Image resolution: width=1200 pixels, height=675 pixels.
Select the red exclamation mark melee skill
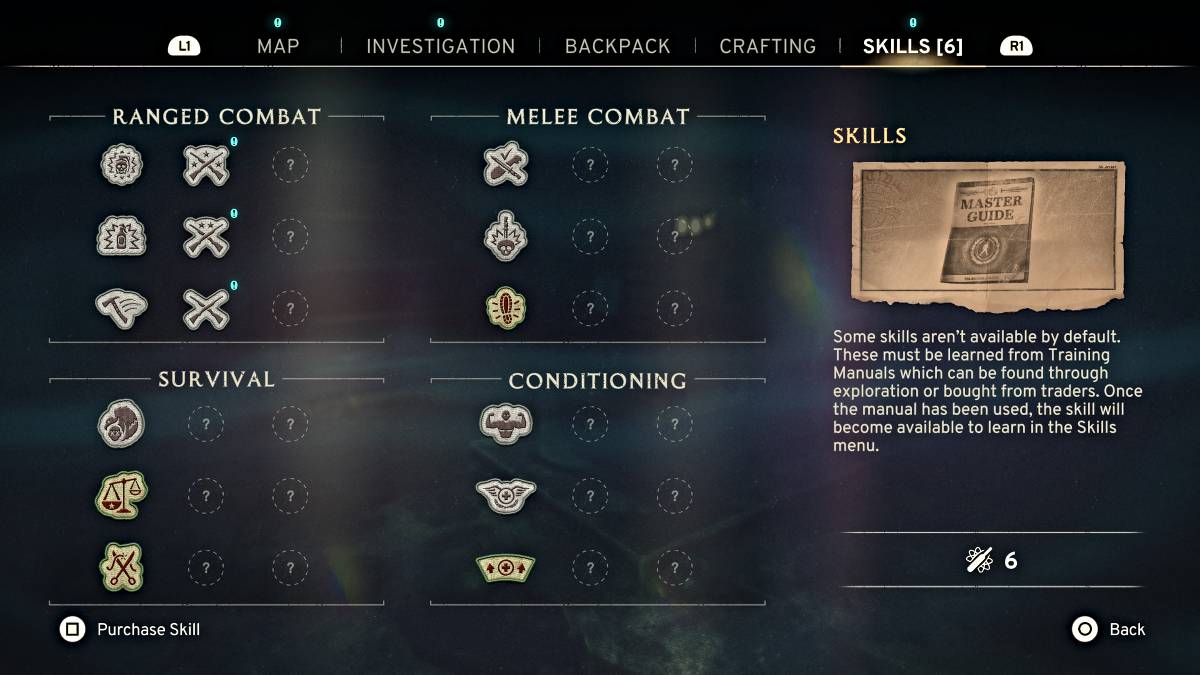tap(505, 309)
